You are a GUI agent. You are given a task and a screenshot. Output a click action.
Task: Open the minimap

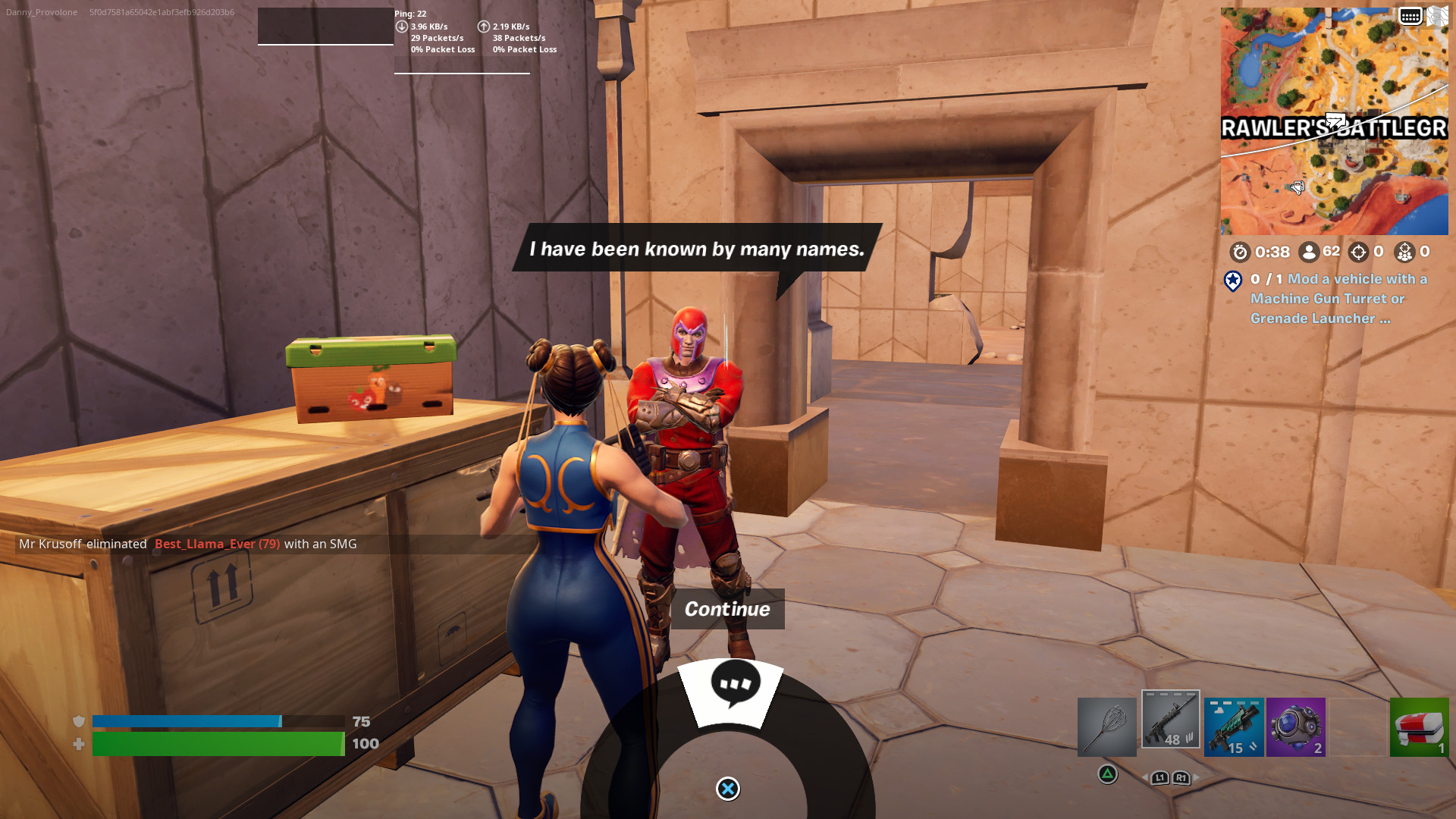[1334, 121]
